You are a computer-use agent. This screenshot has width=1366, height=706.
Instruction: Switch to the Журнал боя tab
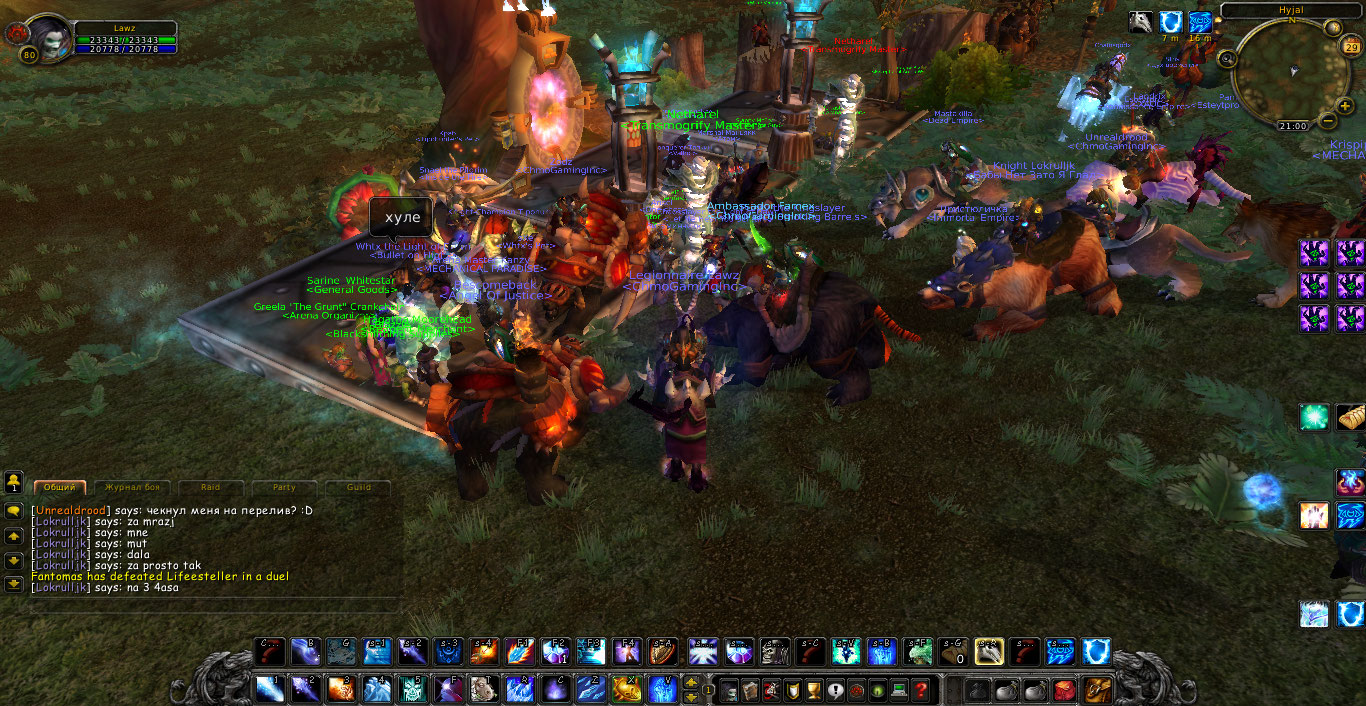(133, 487)
